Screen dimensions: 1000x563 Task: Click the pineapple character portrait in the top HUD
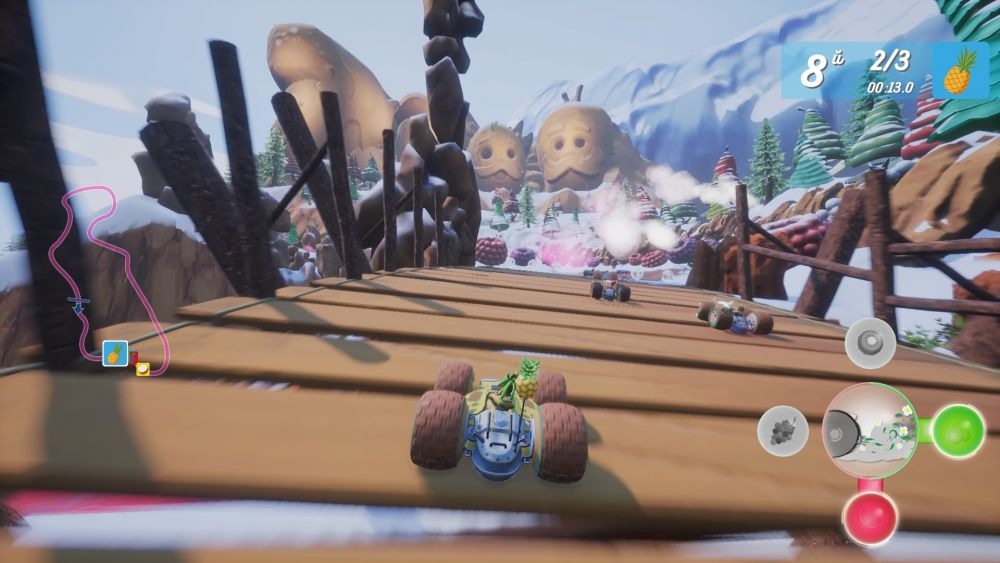(x=959, y=70)
